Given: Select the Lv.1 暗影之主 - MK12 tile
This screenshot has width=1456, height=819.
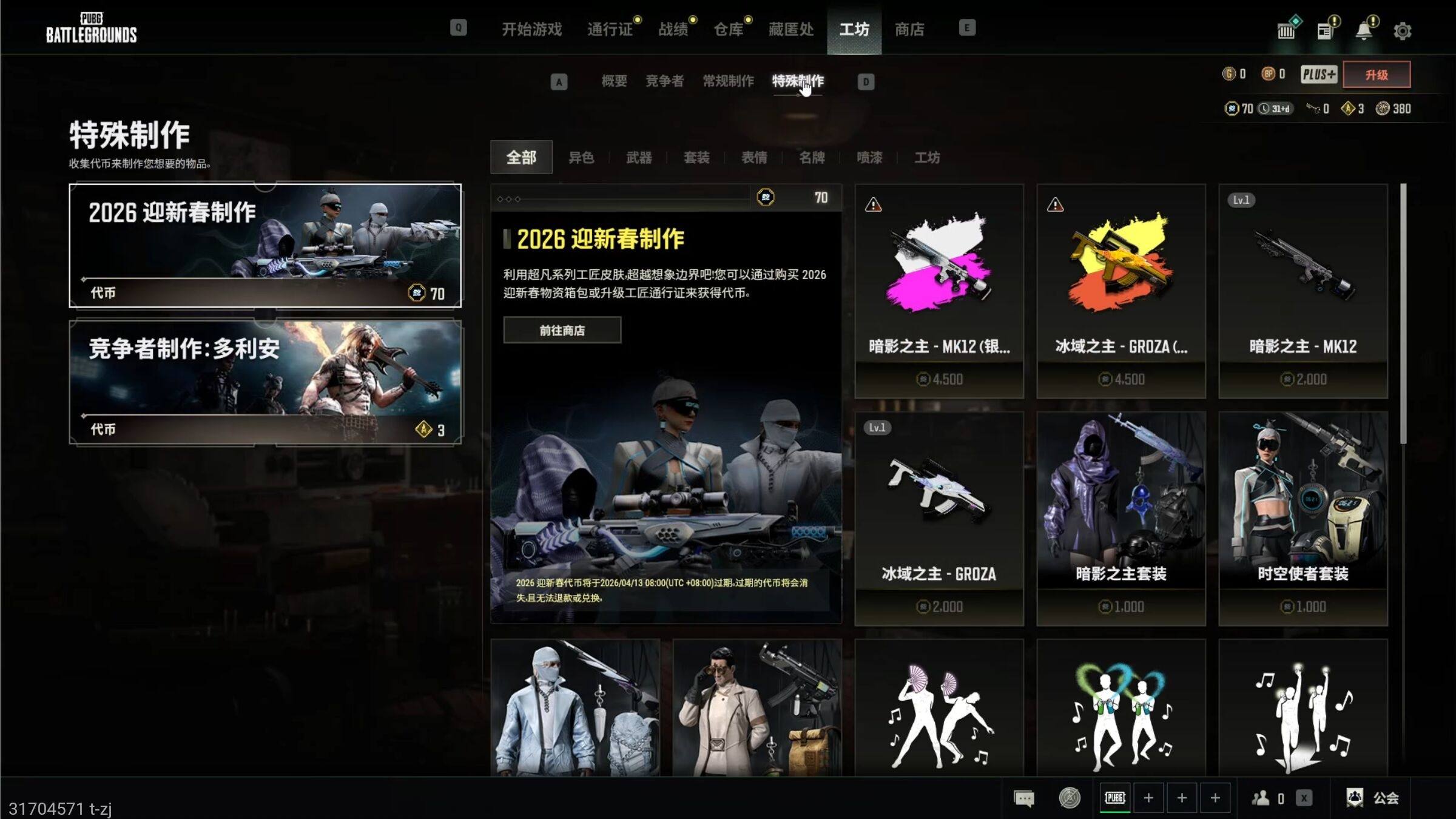Looking at the screenshot, I should pos(1303,291).
